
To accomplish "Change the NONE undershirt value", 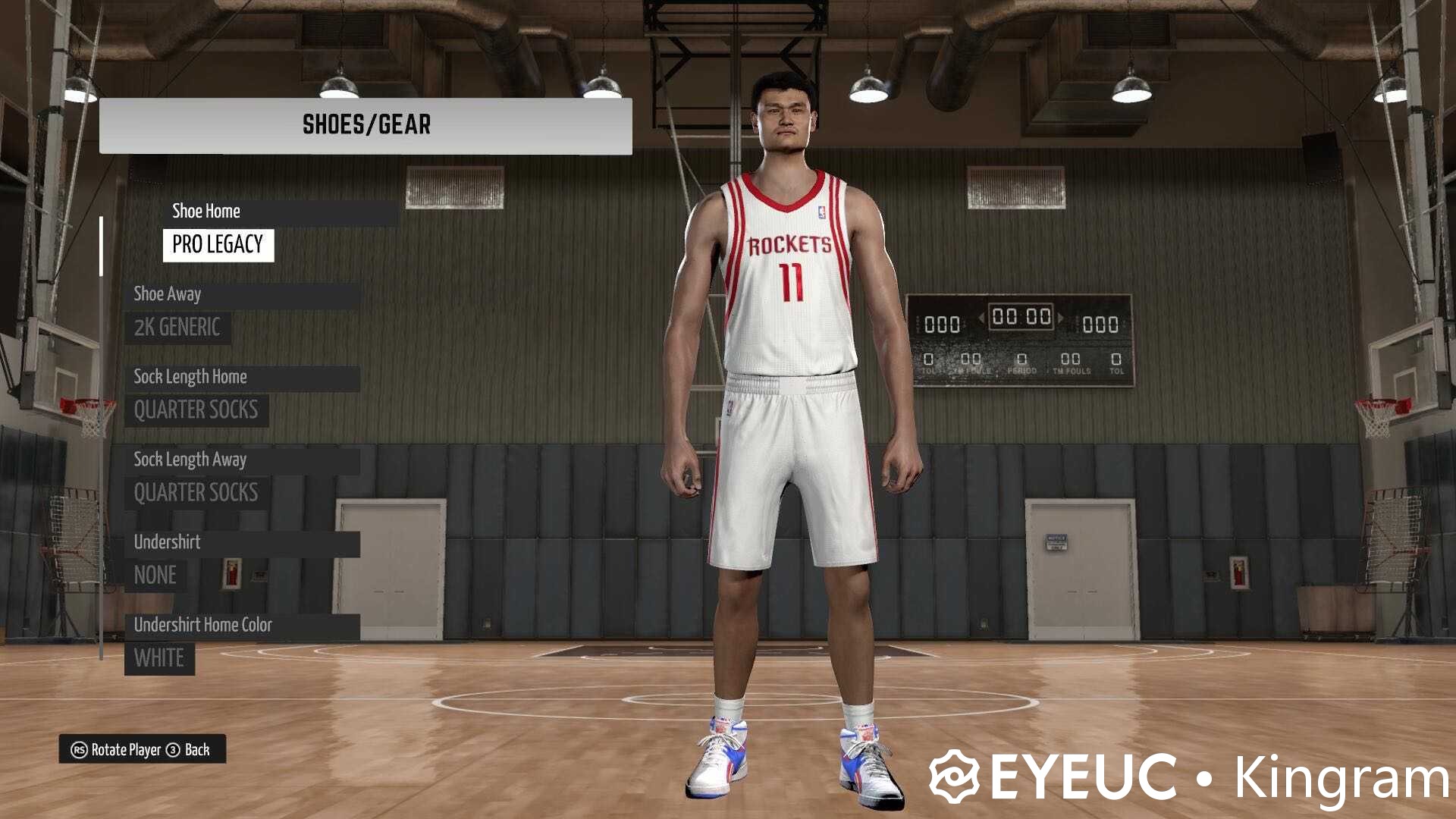I will click(x=155, y=576).
